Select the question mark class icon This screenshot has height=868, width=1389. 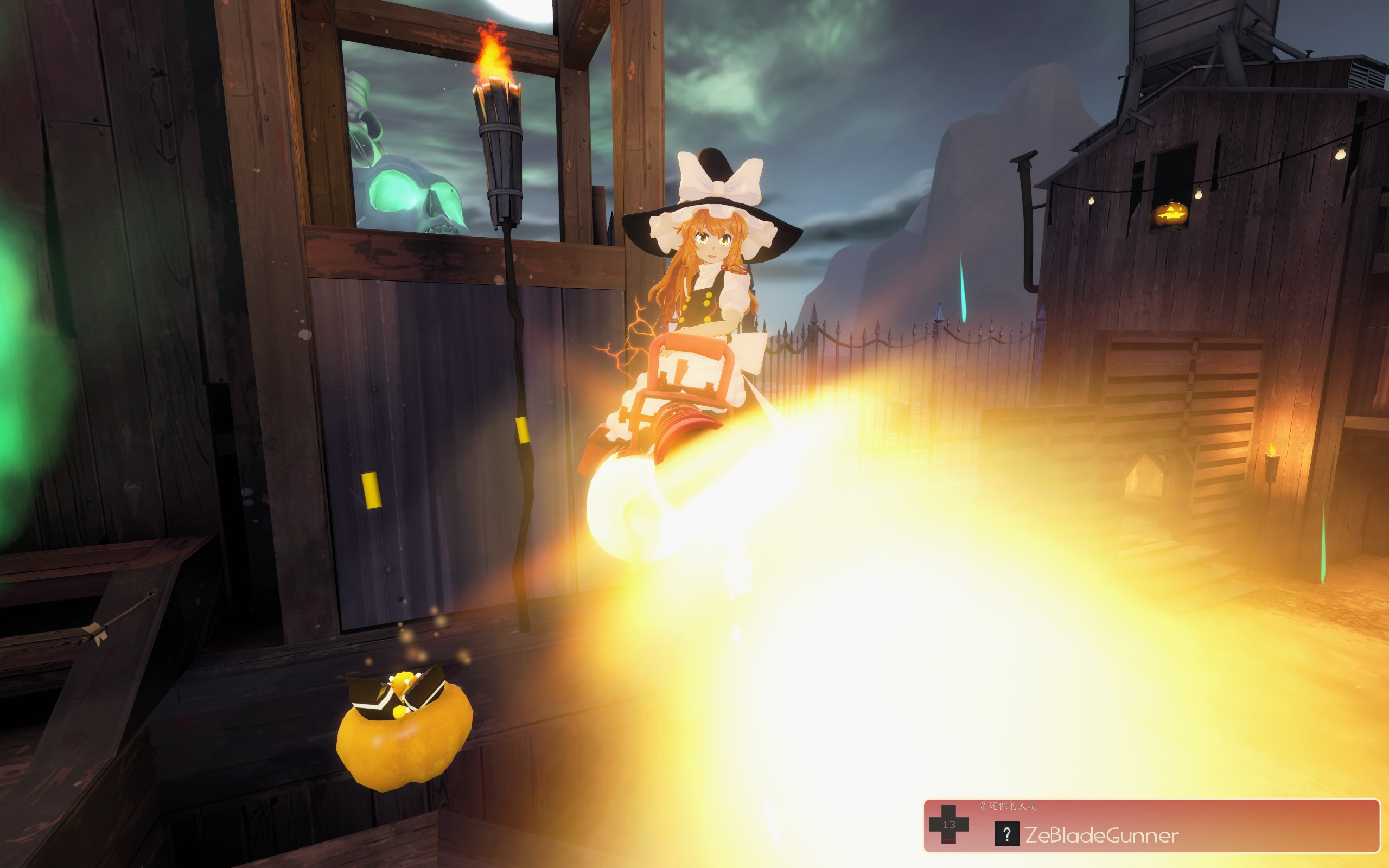1008,835
